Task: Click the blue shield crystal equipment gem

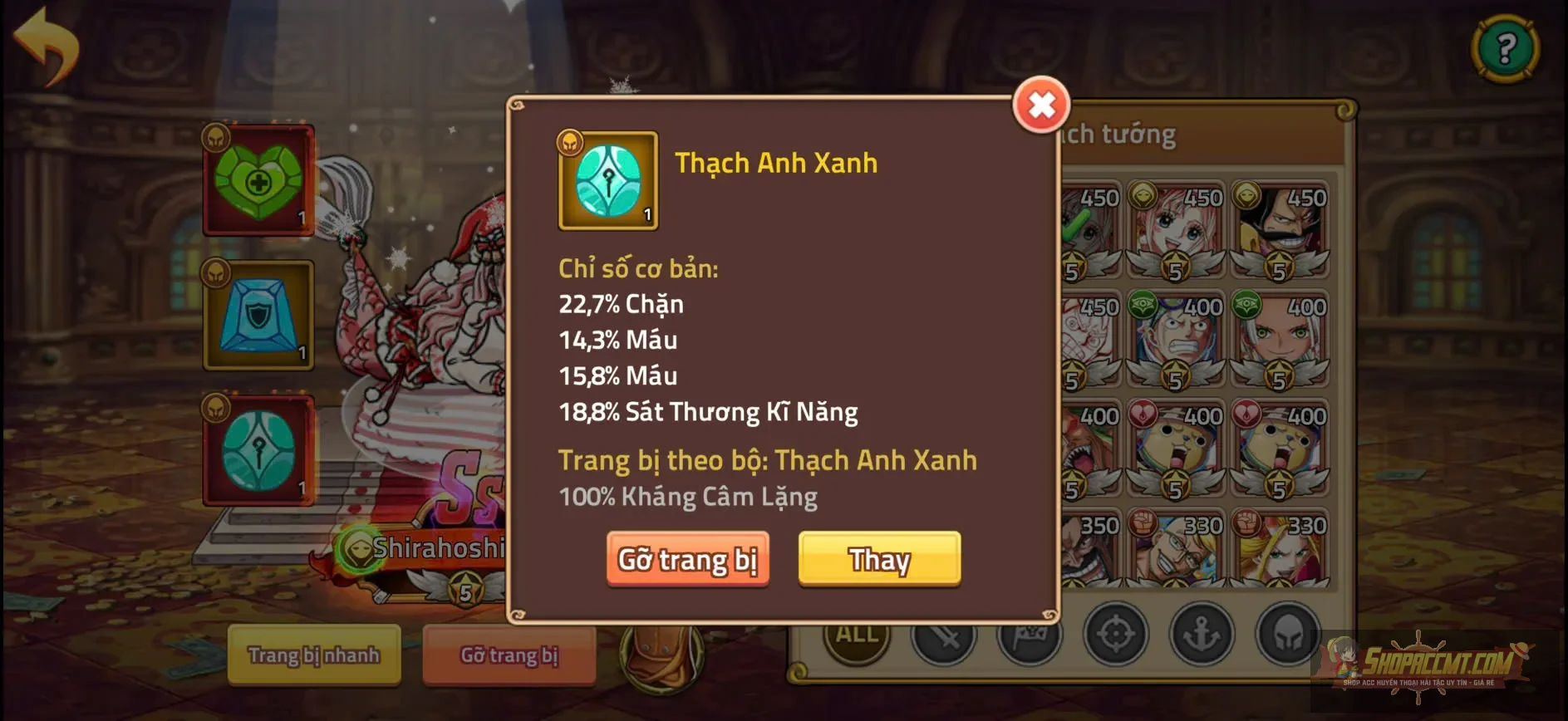Action: point(256,316)
